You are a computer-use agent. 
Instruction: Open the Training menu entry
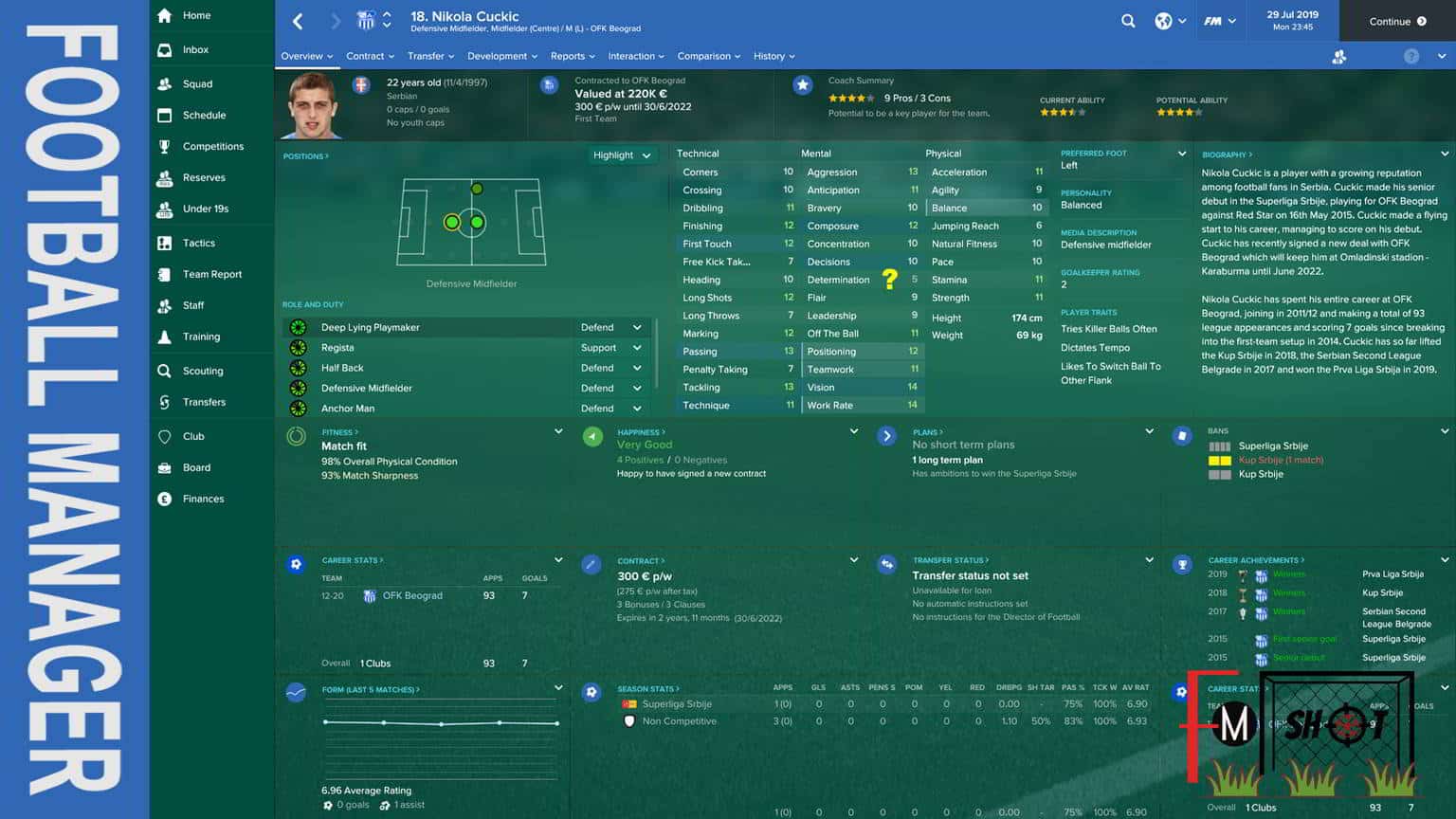[x=201, y=337]
